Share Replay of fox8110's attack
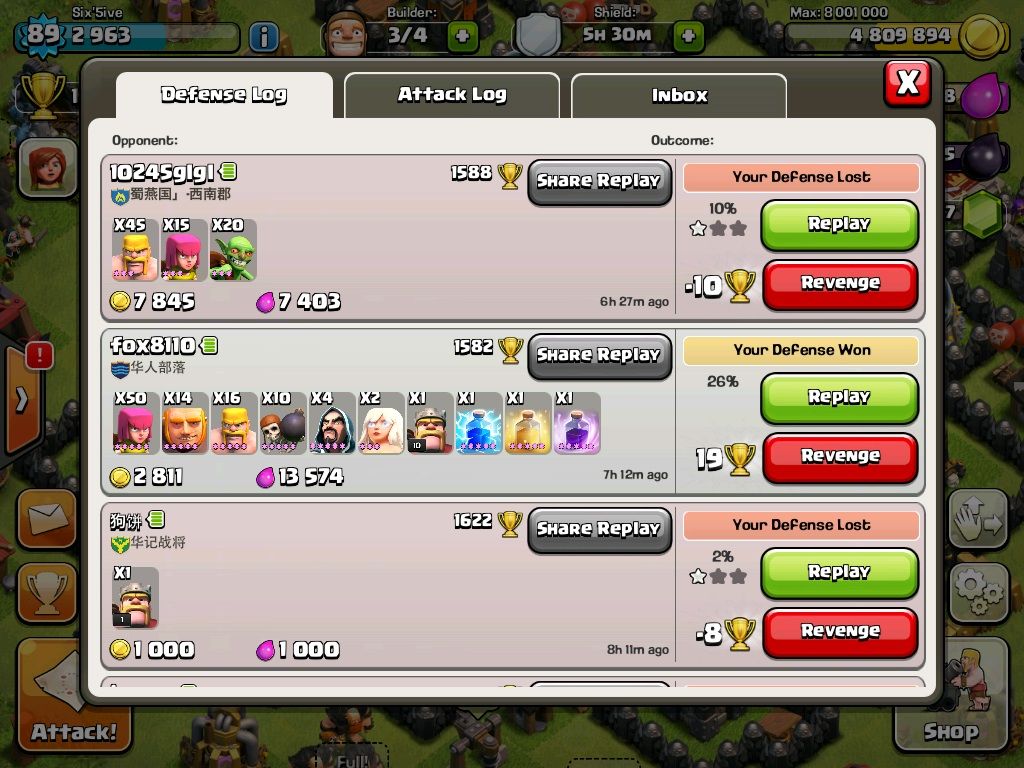Screen dimensions: 1024x768 click(x=599, y=356)
